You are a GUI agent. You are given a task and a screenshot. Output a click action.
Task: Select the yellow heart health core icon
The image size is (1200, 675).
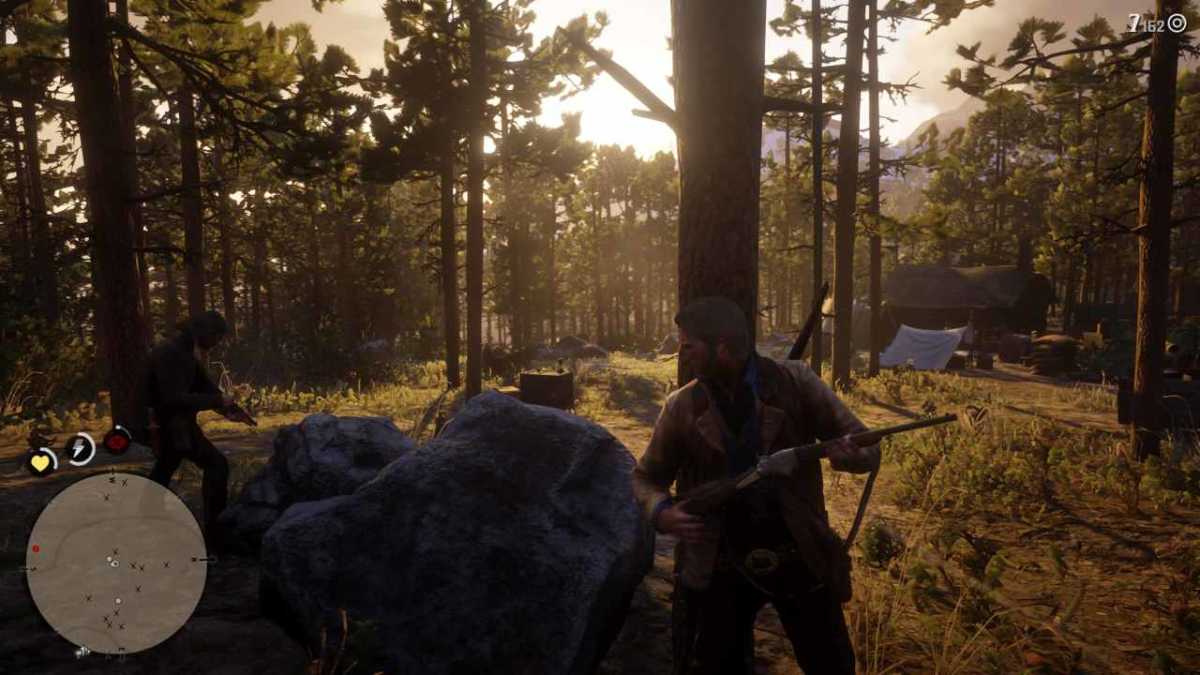point(41,462)
